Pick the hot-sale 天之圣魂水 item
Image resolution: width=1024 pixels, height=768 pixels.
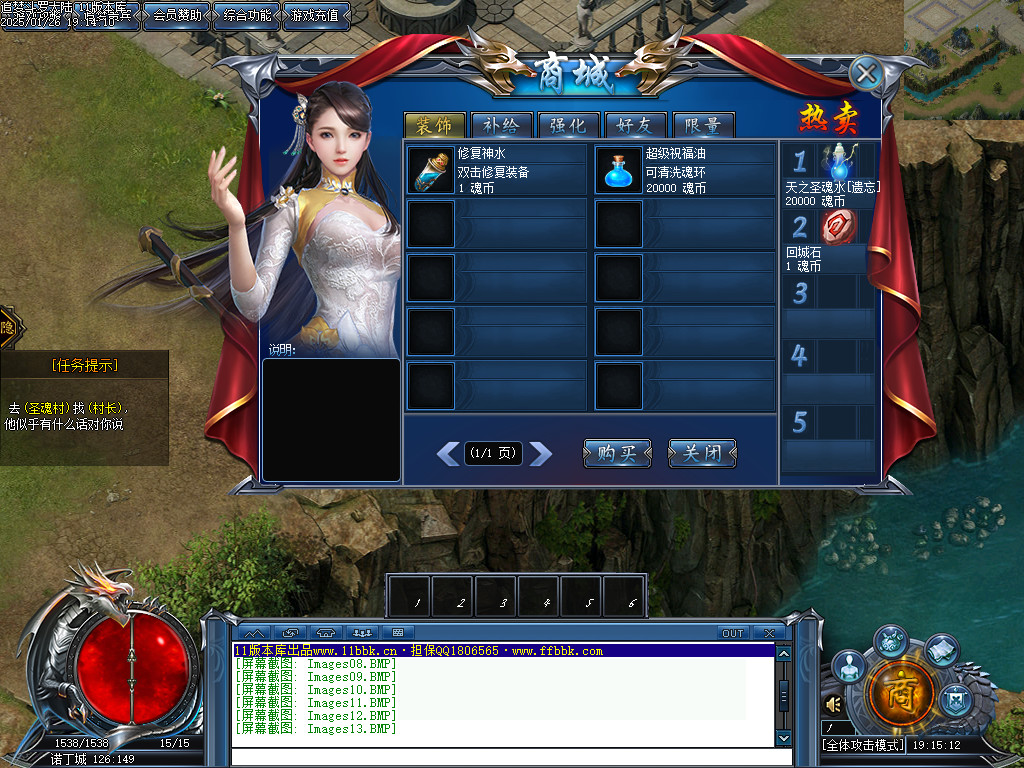point(840,163)
